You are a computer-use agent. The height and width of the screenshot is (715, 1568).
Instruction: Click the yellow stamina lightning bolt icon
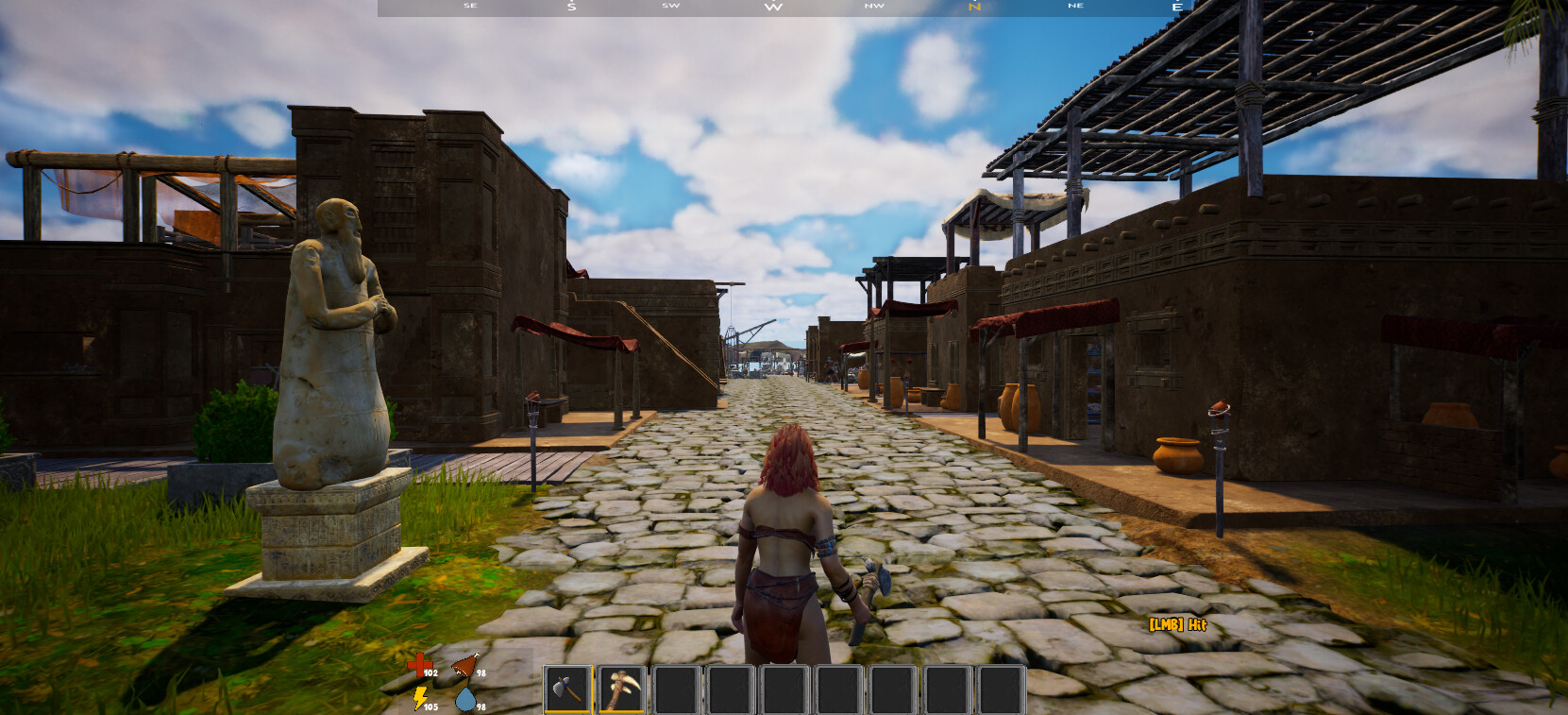[420, 699]
